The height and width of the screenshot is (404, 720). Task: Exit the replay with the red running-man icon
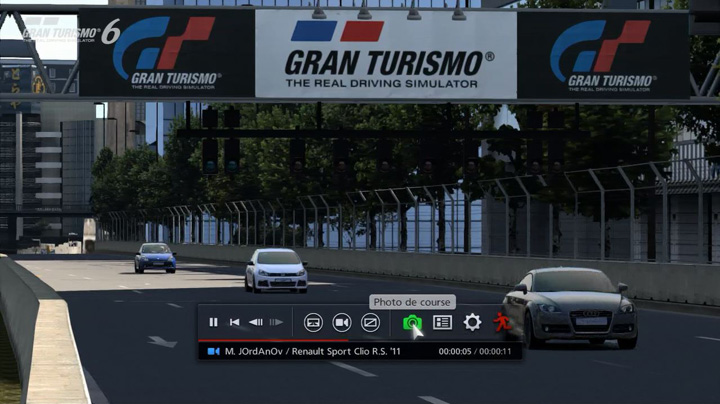click(x=501, y=322)
